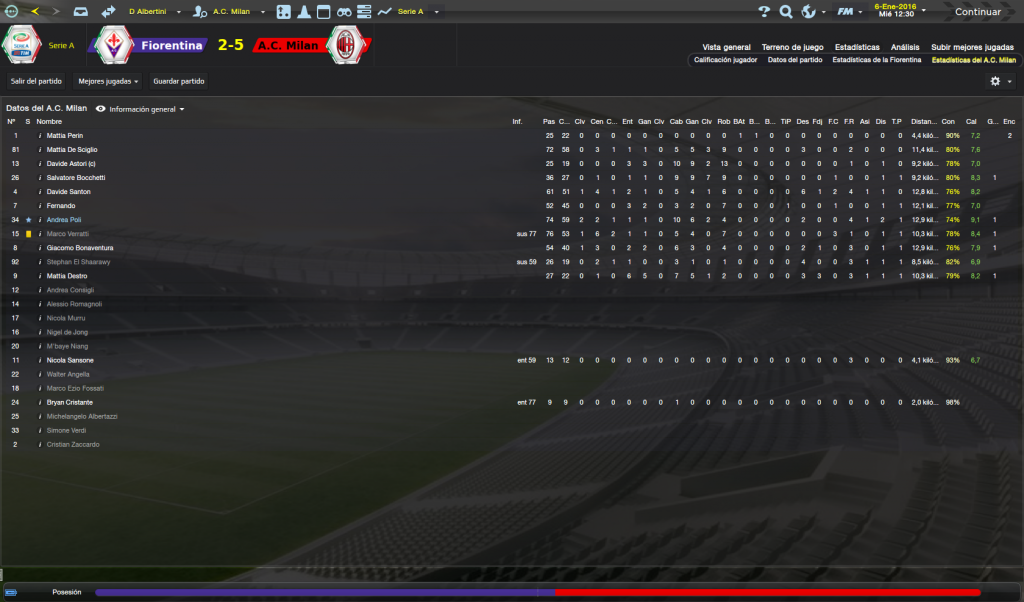Leave match with Salir del partido

[x=36, y=81]
